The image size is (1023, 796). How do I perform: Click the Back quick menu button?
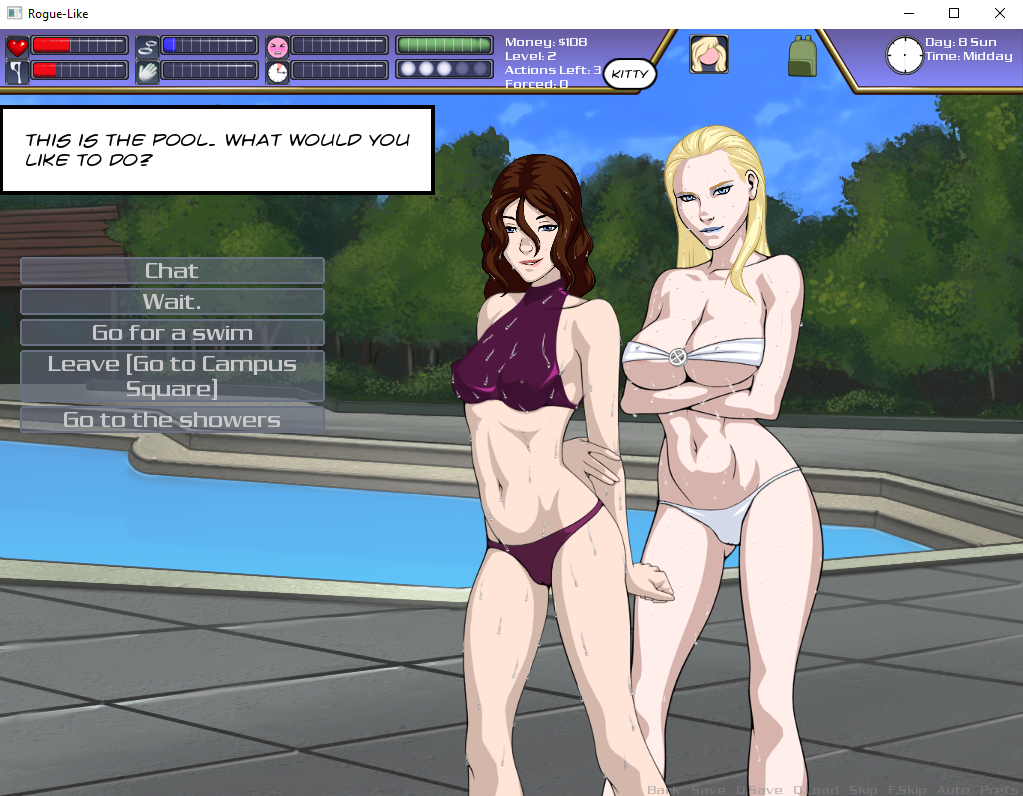point(662,790)
